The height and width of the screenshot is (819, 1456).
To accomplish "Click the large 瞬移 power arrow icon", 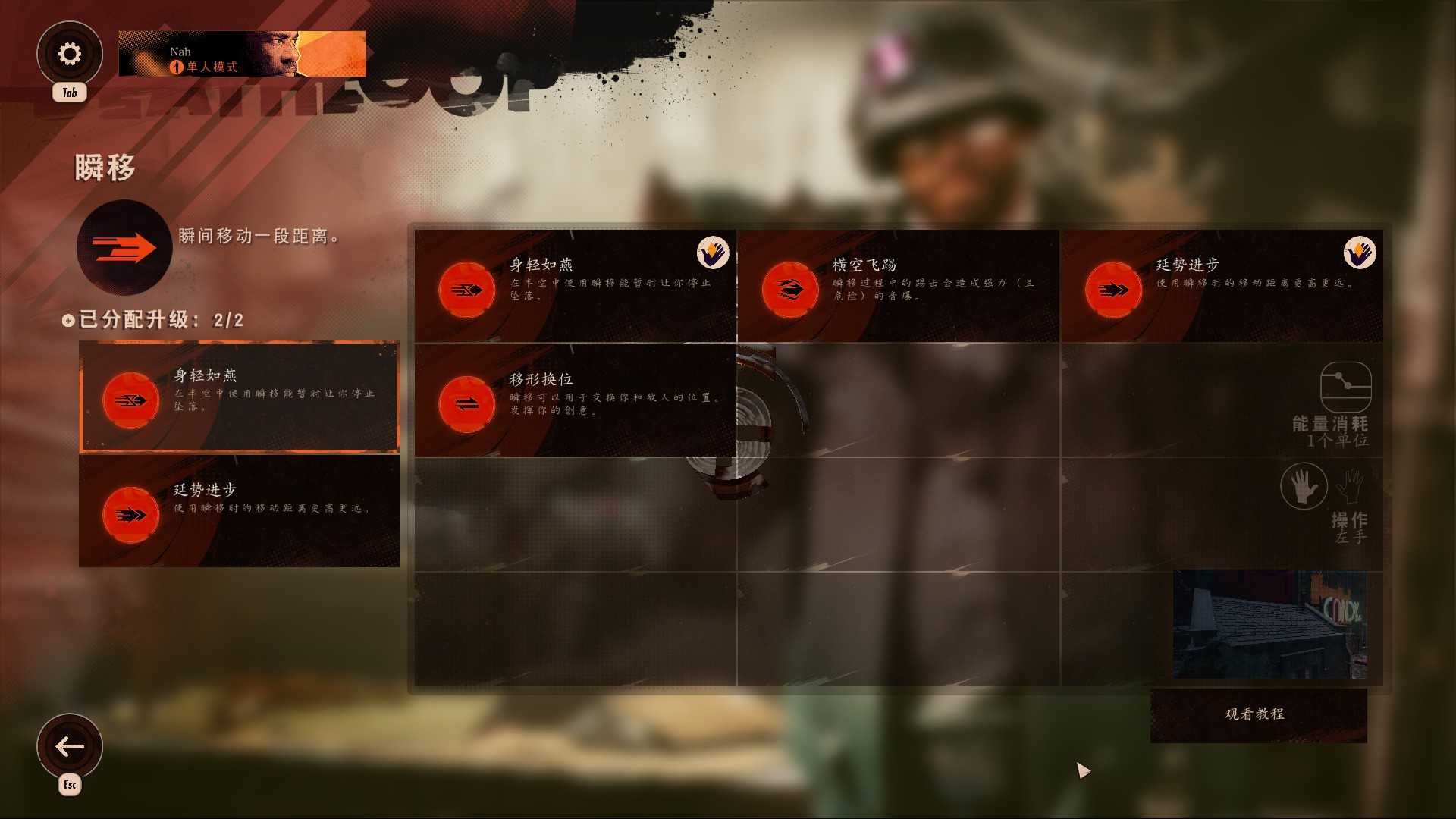I will pos(124,246).
